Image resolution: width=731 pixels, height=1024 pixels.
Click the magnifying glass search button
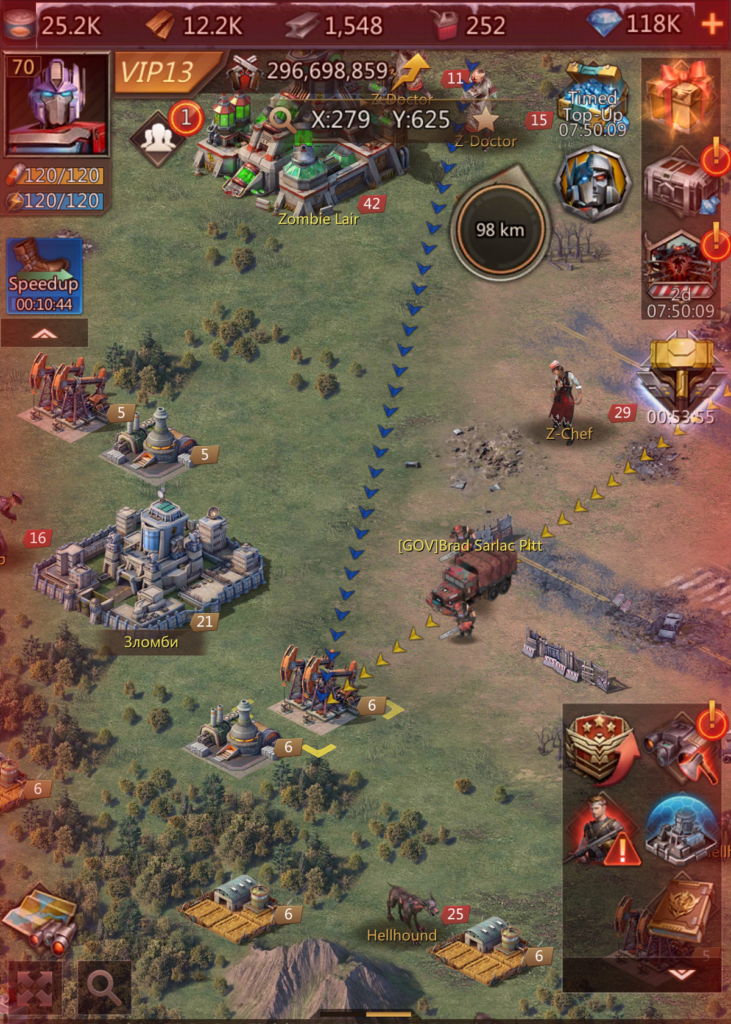[104, 986]
